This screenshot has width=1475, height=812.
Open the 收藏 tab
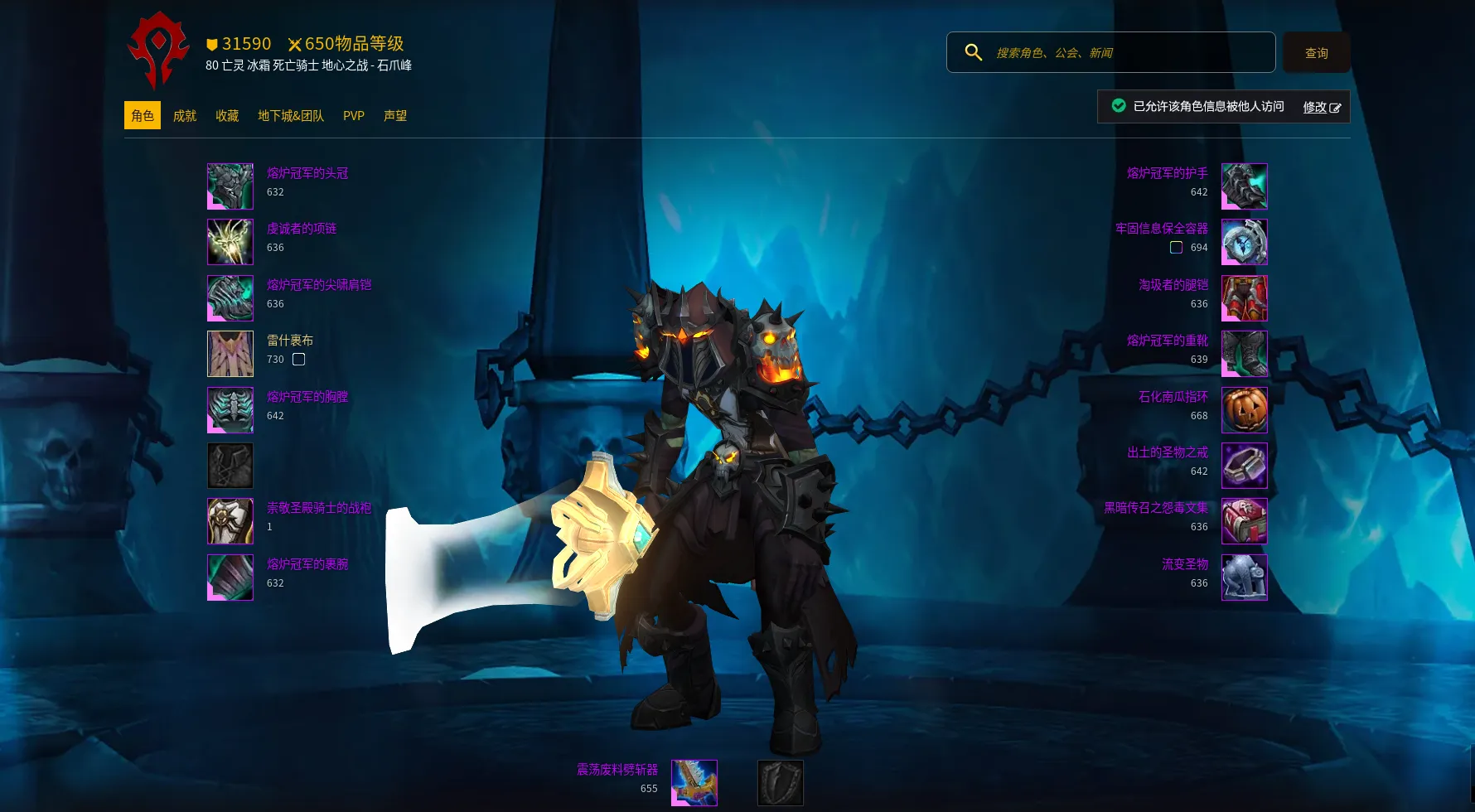point(227,116)
